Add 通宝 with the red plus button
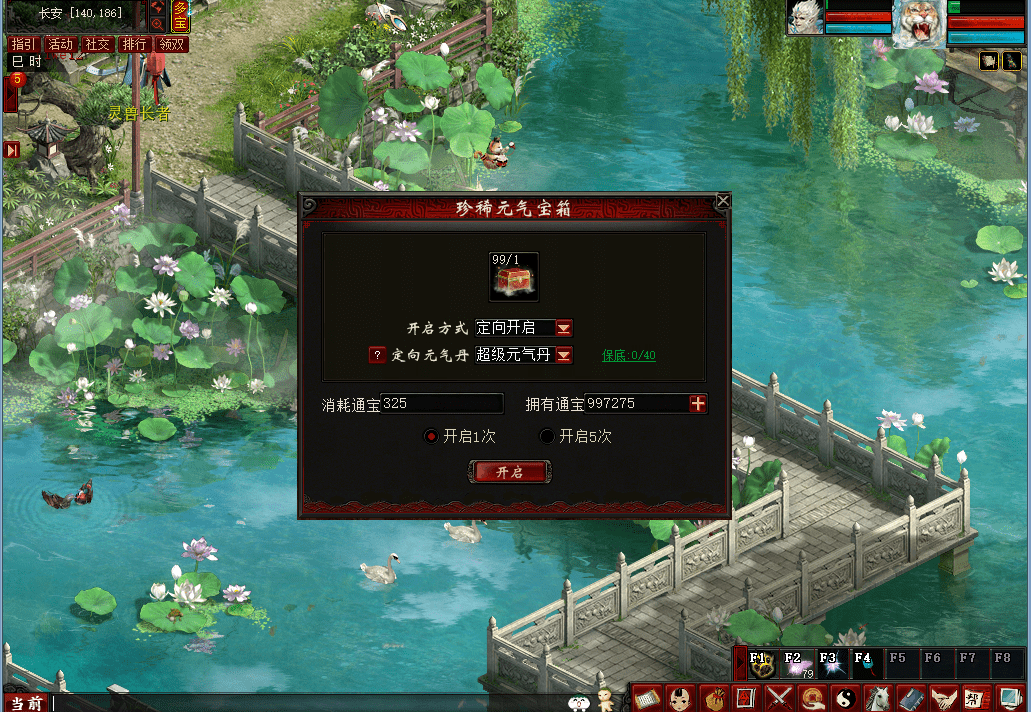The height and width of the screenshot is (712, 1031). [x=698, y=404]
